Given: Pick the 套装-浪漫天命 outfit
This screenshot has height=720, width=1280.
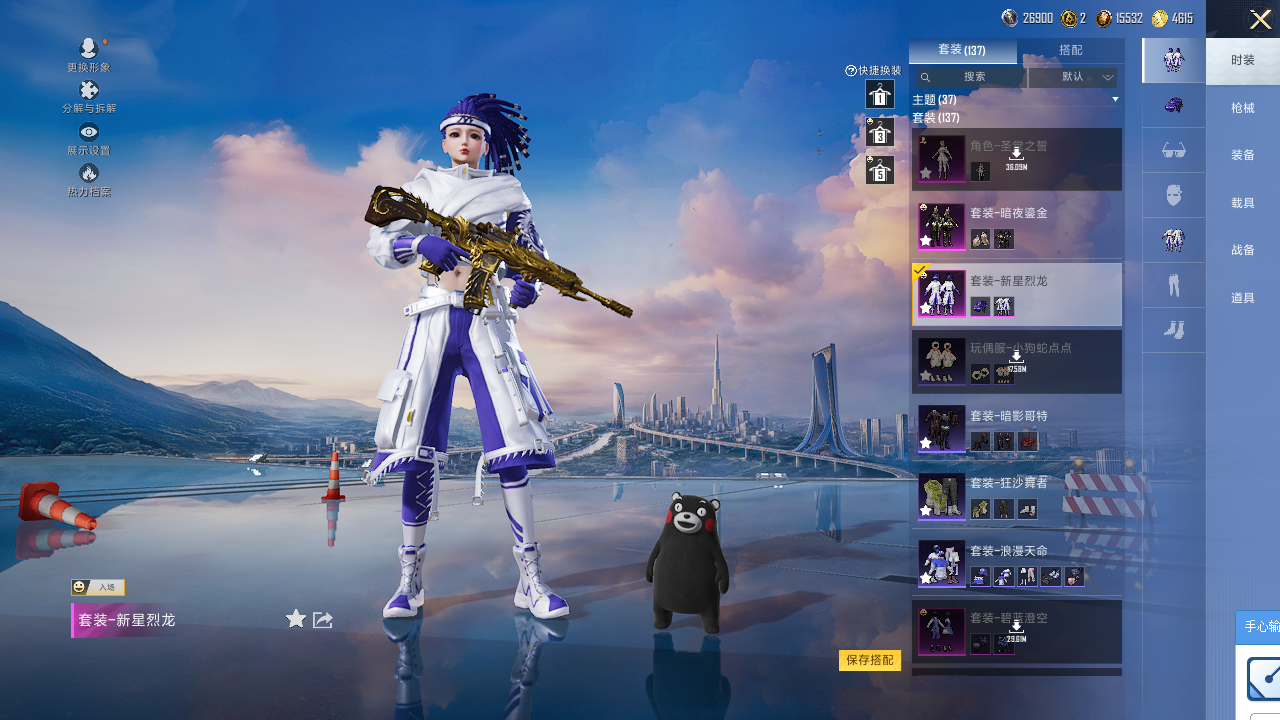Looking at the screenshot, I should point(1016,563).
